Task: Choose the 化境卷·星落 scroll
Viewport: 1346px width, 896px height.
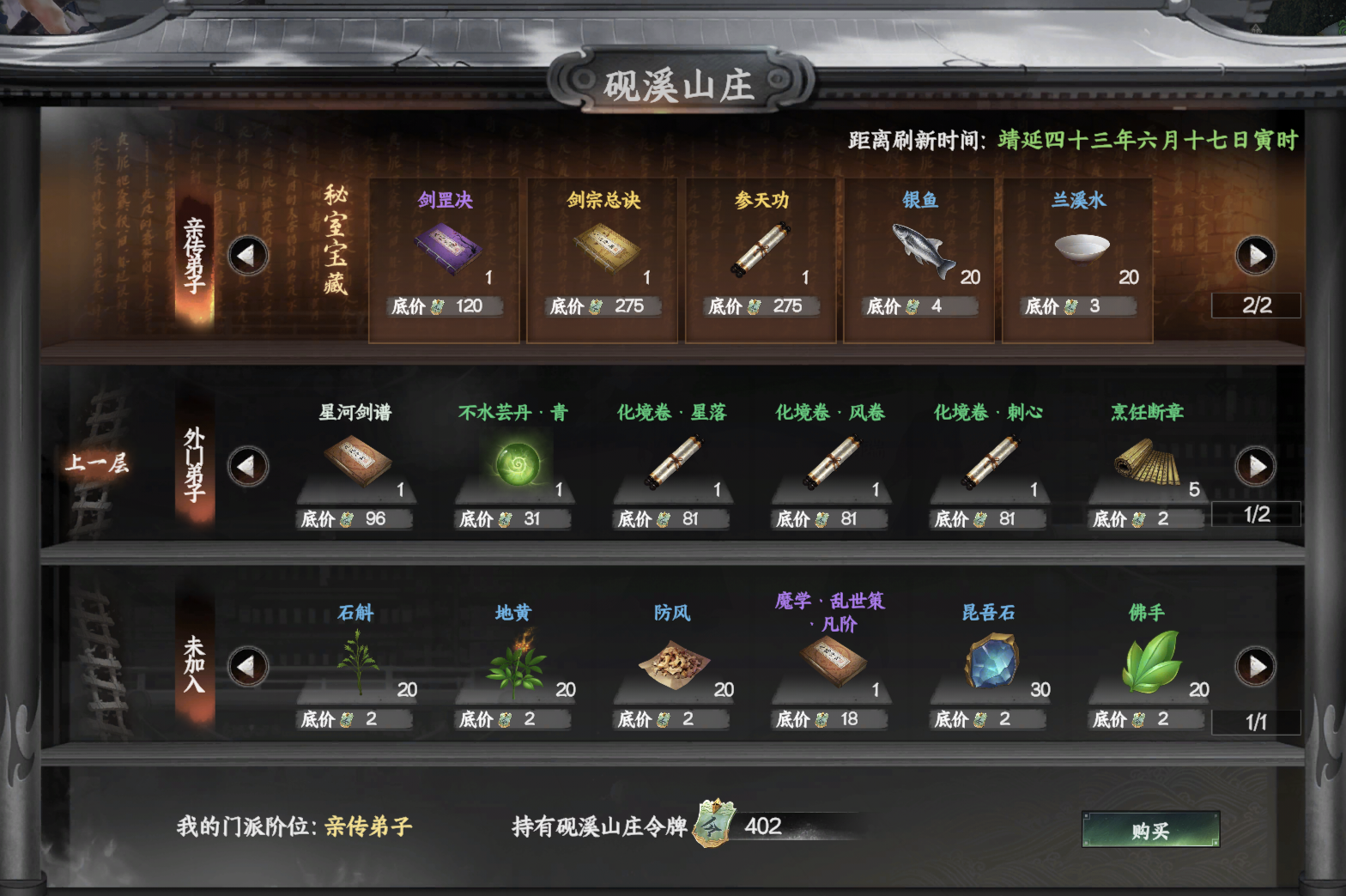Action: [672, 463]
